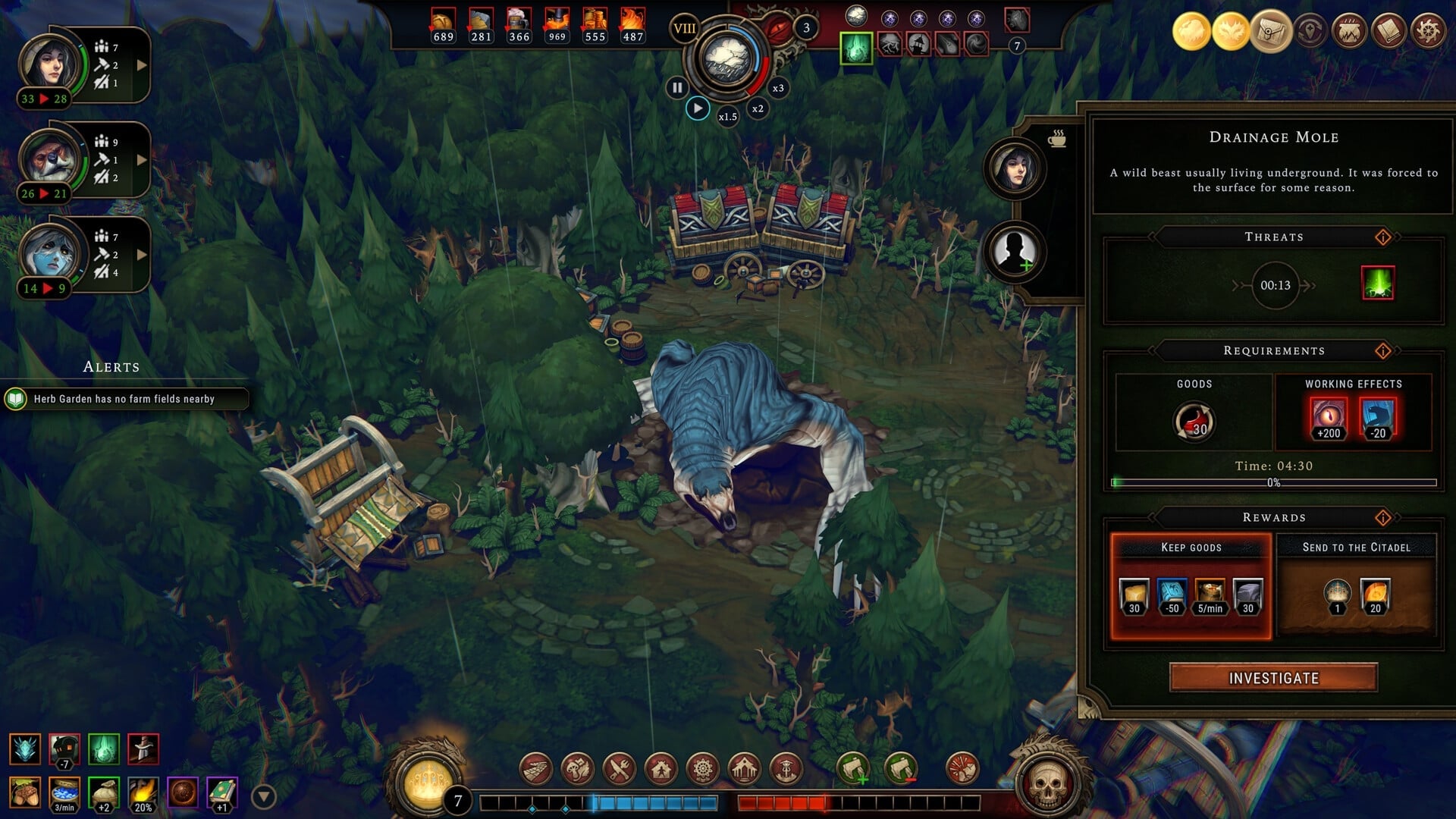Screen dimensions: 1456x819
Task: Pause the game simulation
Action: [676, 87]
